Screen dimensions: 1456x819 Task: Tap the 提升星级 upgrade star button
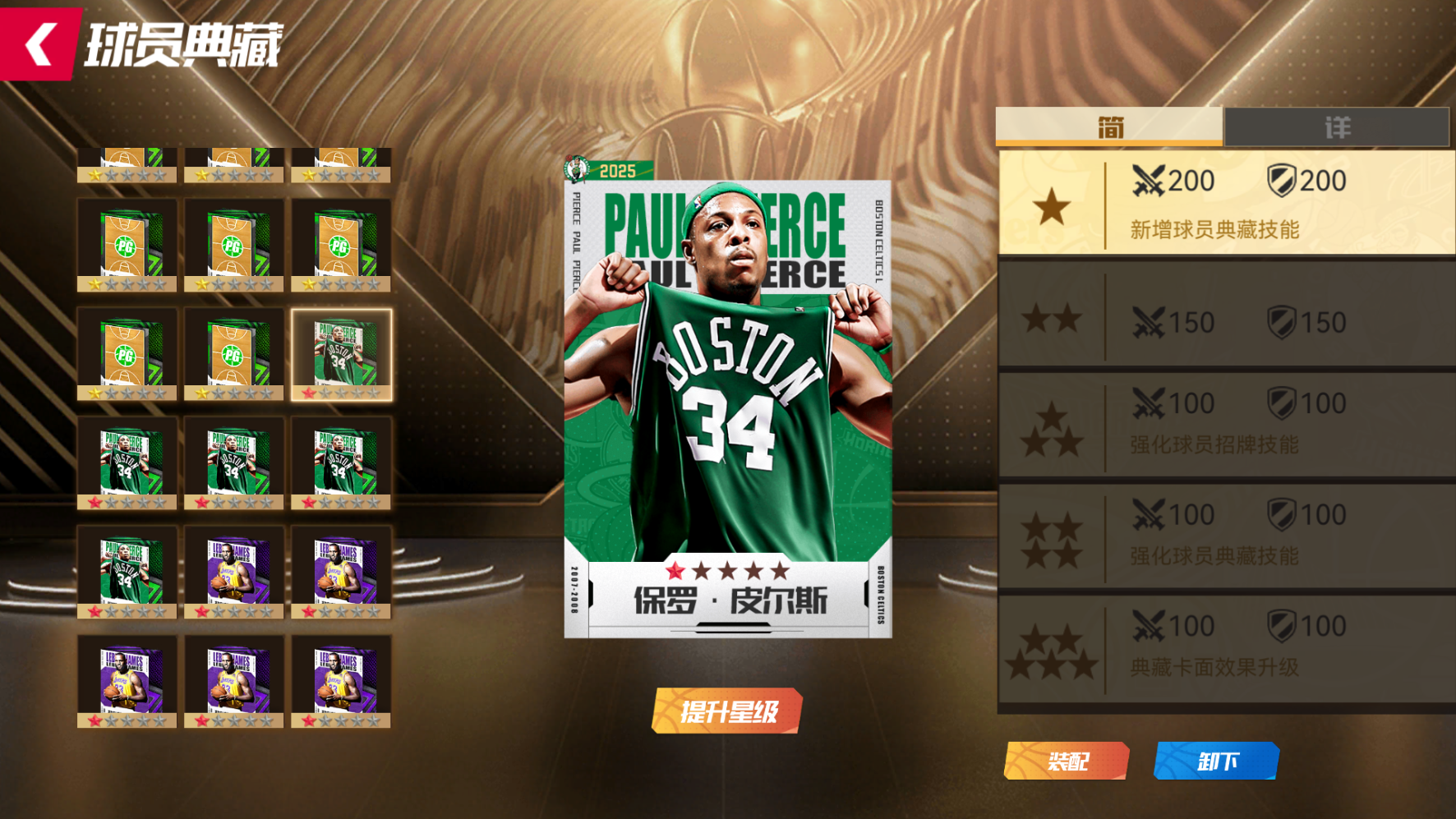click(x=727, y=711)
